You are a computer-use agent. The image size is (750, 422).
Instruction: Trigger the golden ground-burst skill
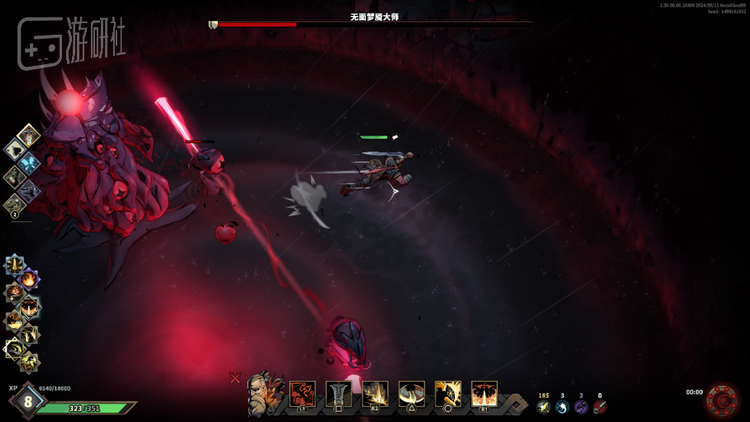376,394
